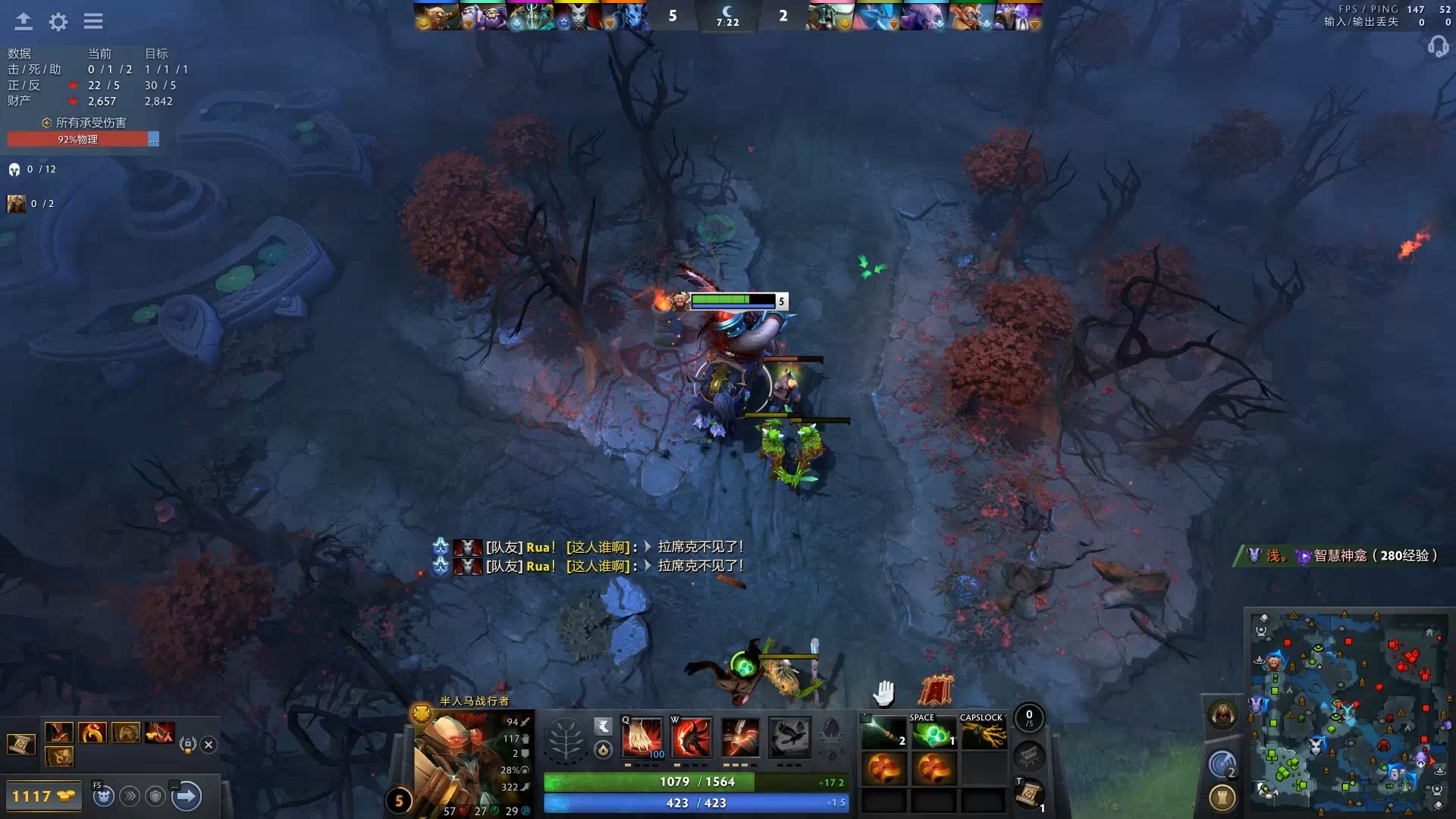Toggle the courier speed burst button
The image size is (1456, 819).
coord(130,797)
